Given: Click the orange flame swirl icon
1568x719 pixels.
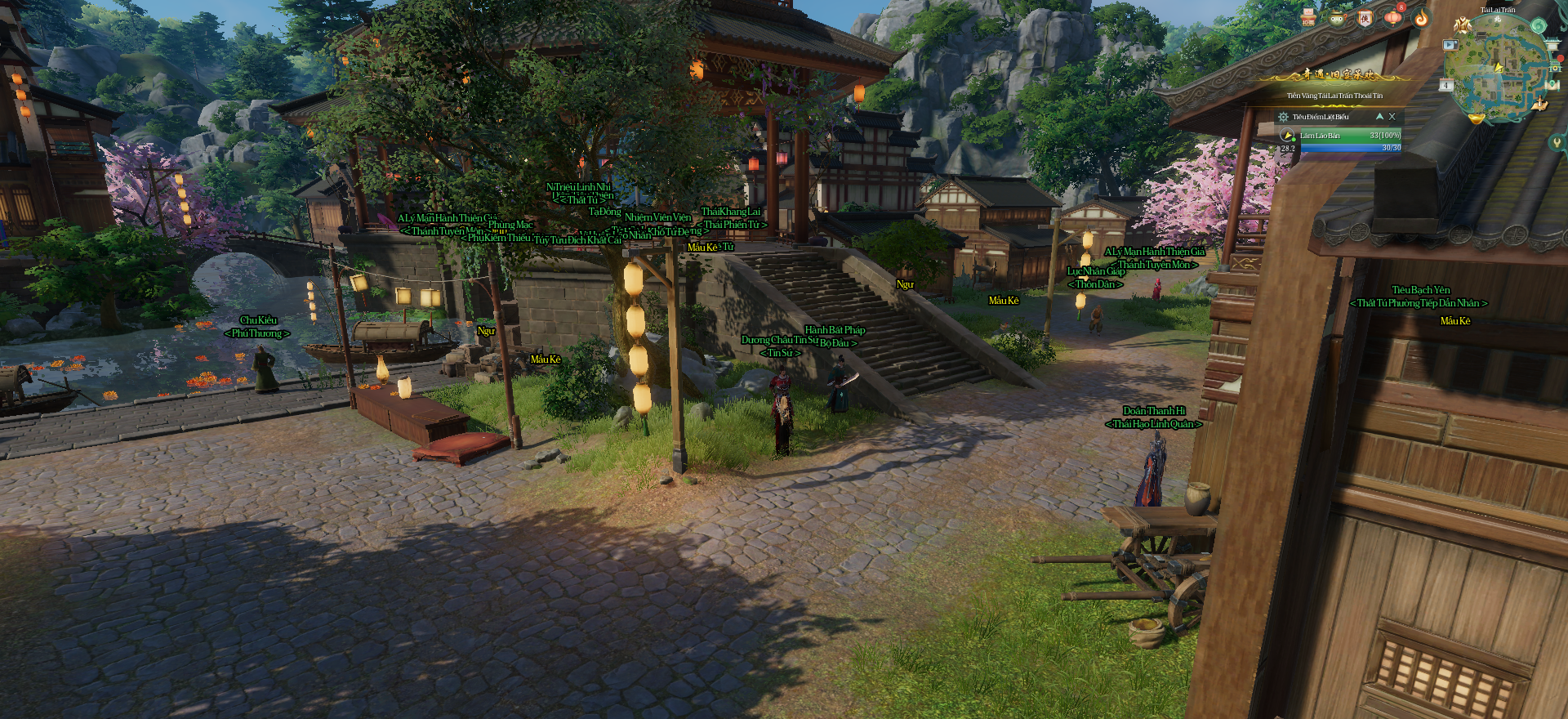Looking at the screenshot, I should pos(1421,17).
